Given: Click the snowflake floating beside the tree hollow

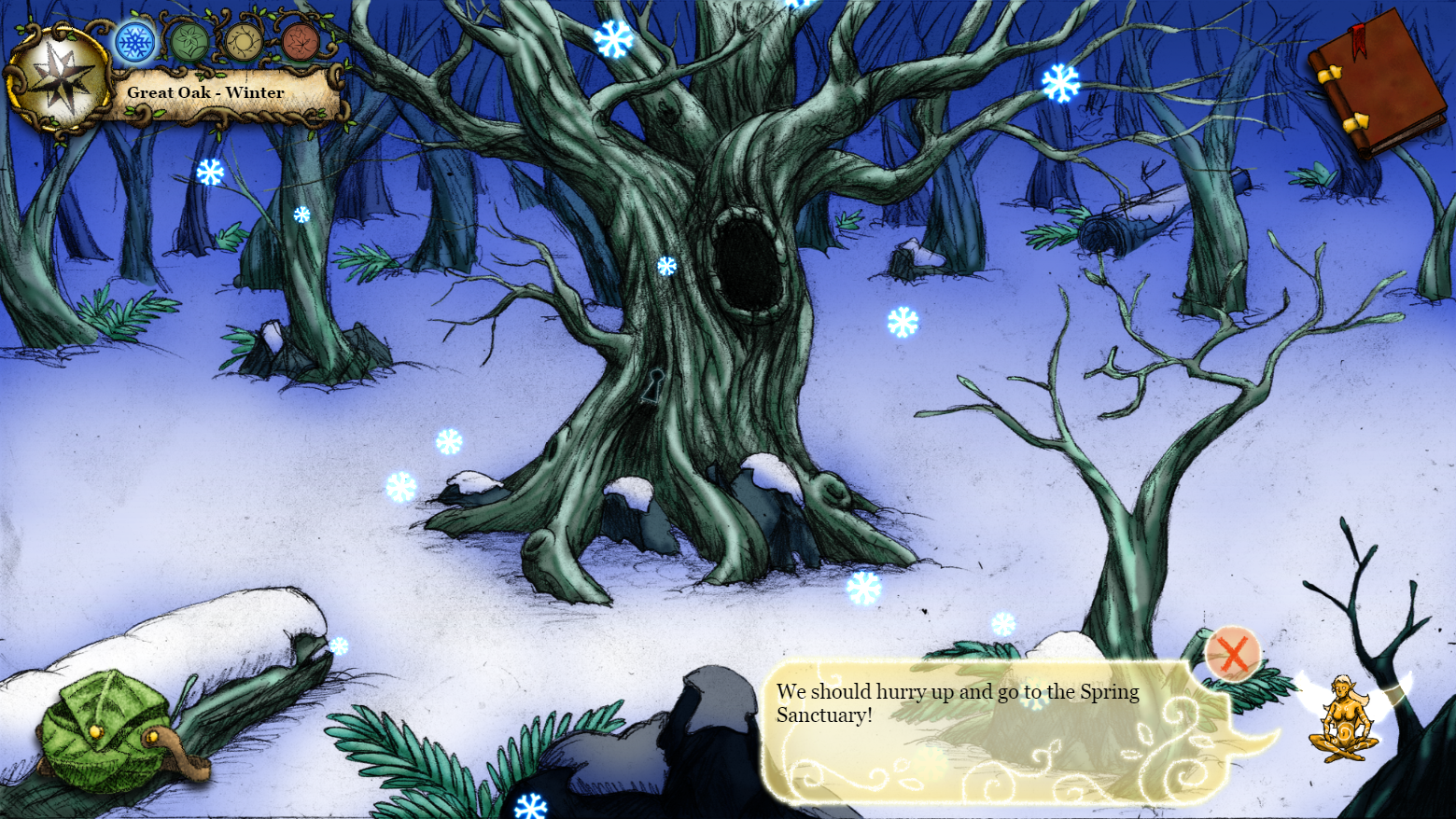Looking at the screenshot, I should tap(665, 264).
